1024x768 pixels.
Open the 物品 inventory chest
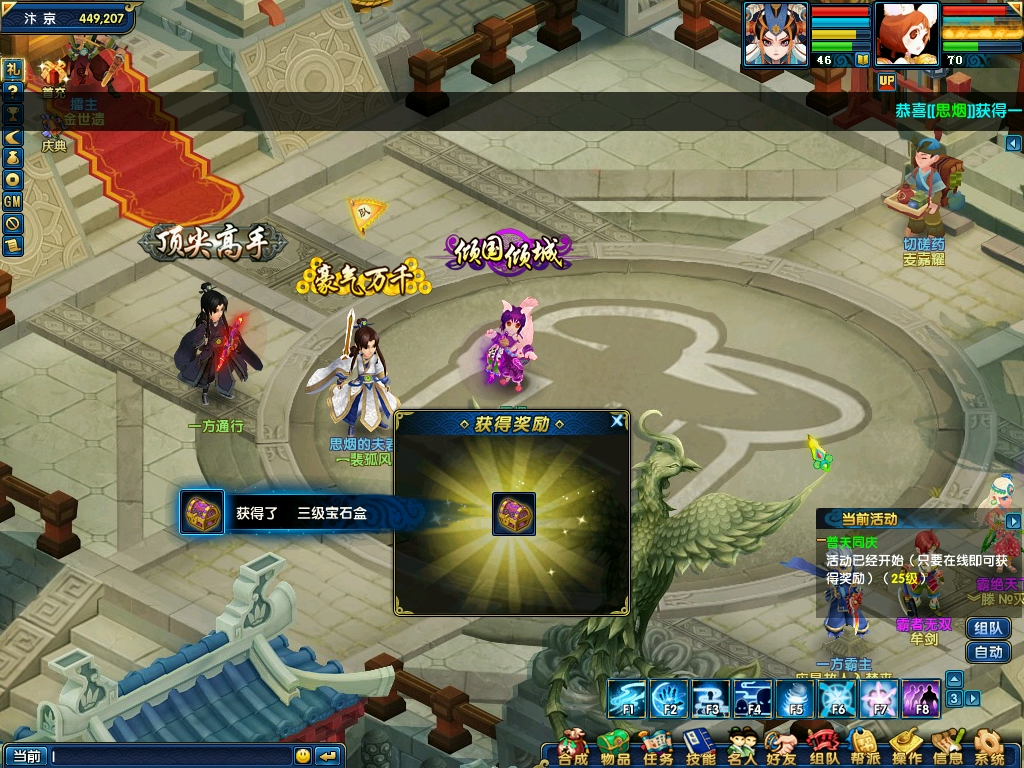(614, 748)
